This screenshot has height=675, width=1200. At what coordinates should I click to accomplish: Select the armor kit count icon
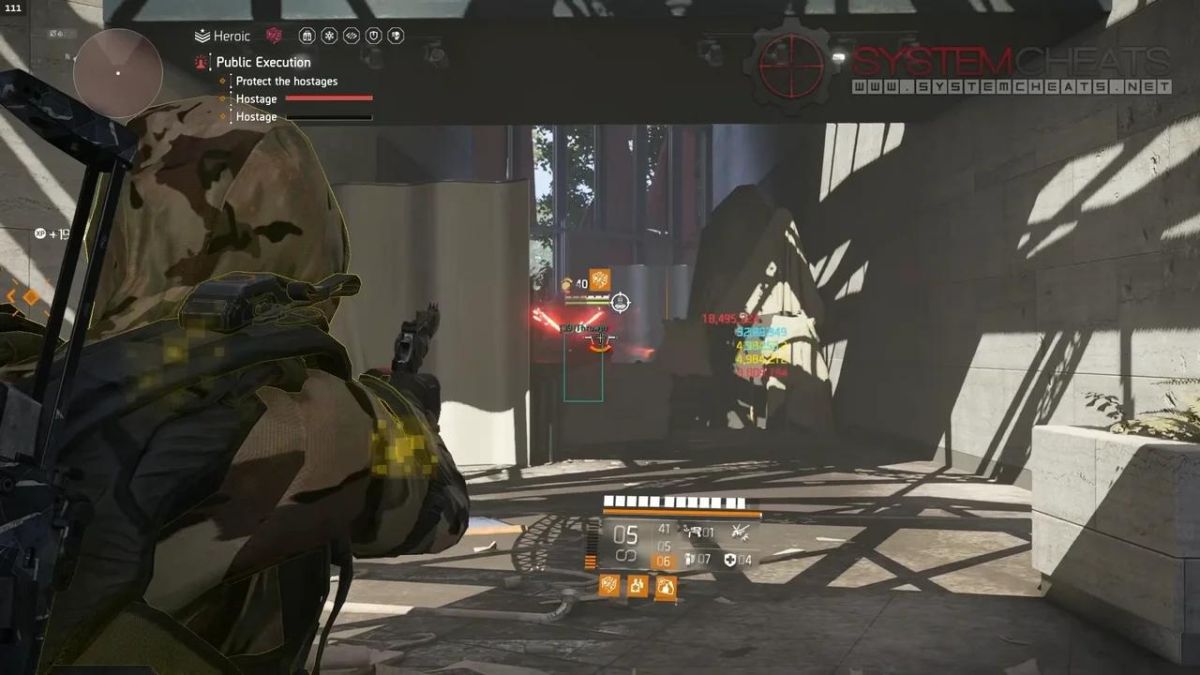(730, 560)
